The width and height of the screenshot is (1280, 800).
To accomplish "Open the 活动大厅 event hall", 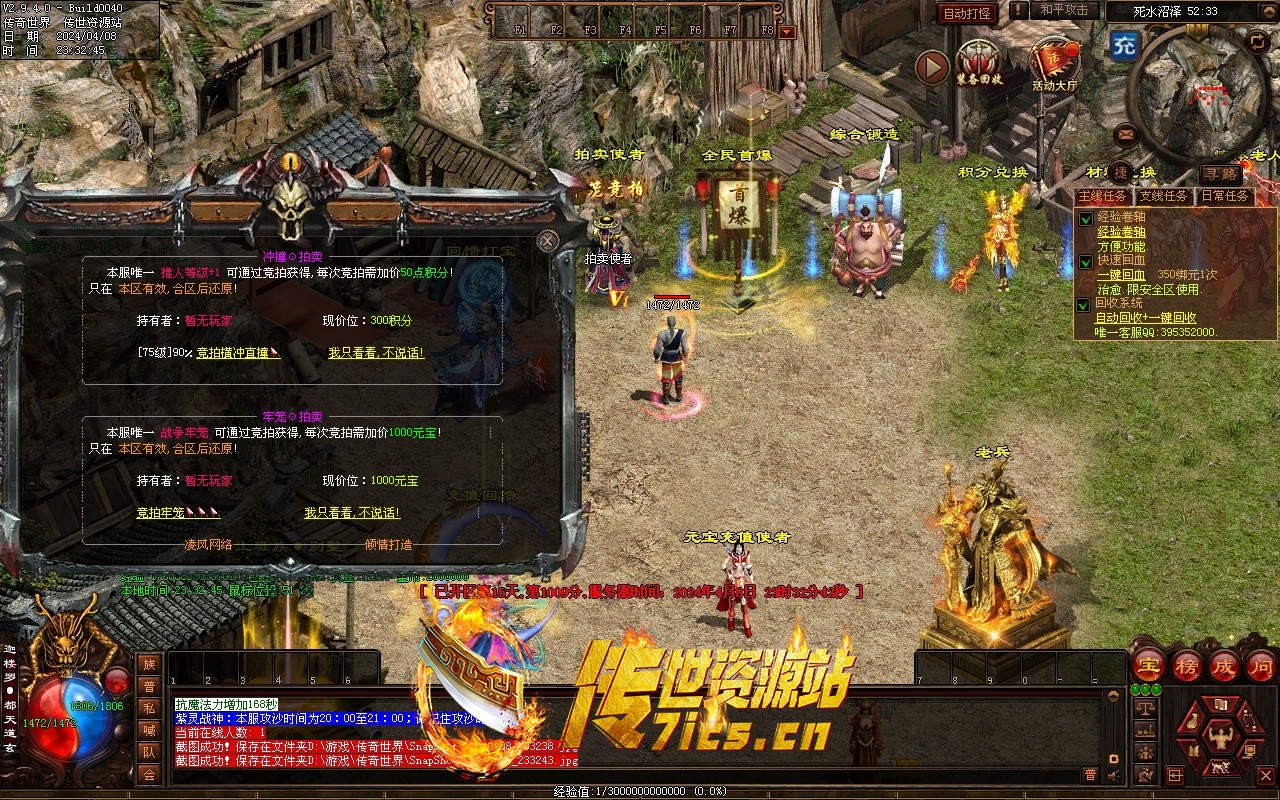I will pyautogui.click(x=1055, y=64).
